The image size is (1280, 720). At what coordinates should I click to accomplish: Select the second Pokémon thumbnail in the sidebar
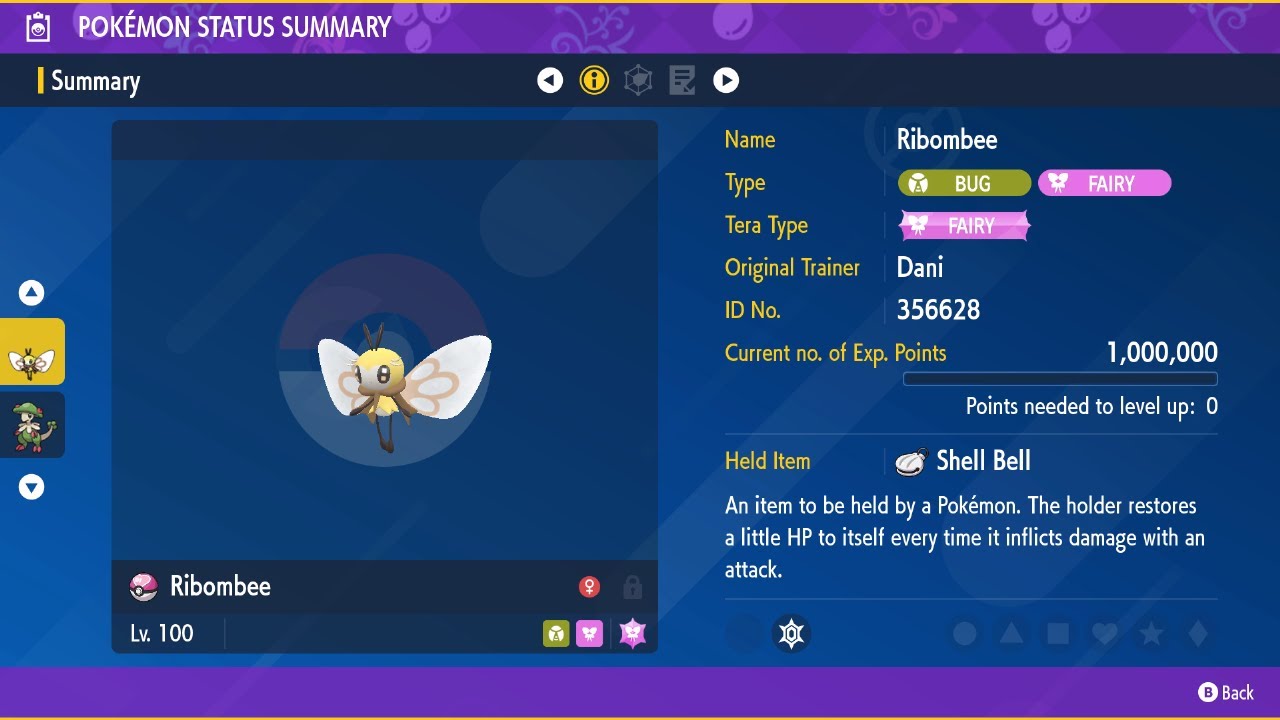32,424
